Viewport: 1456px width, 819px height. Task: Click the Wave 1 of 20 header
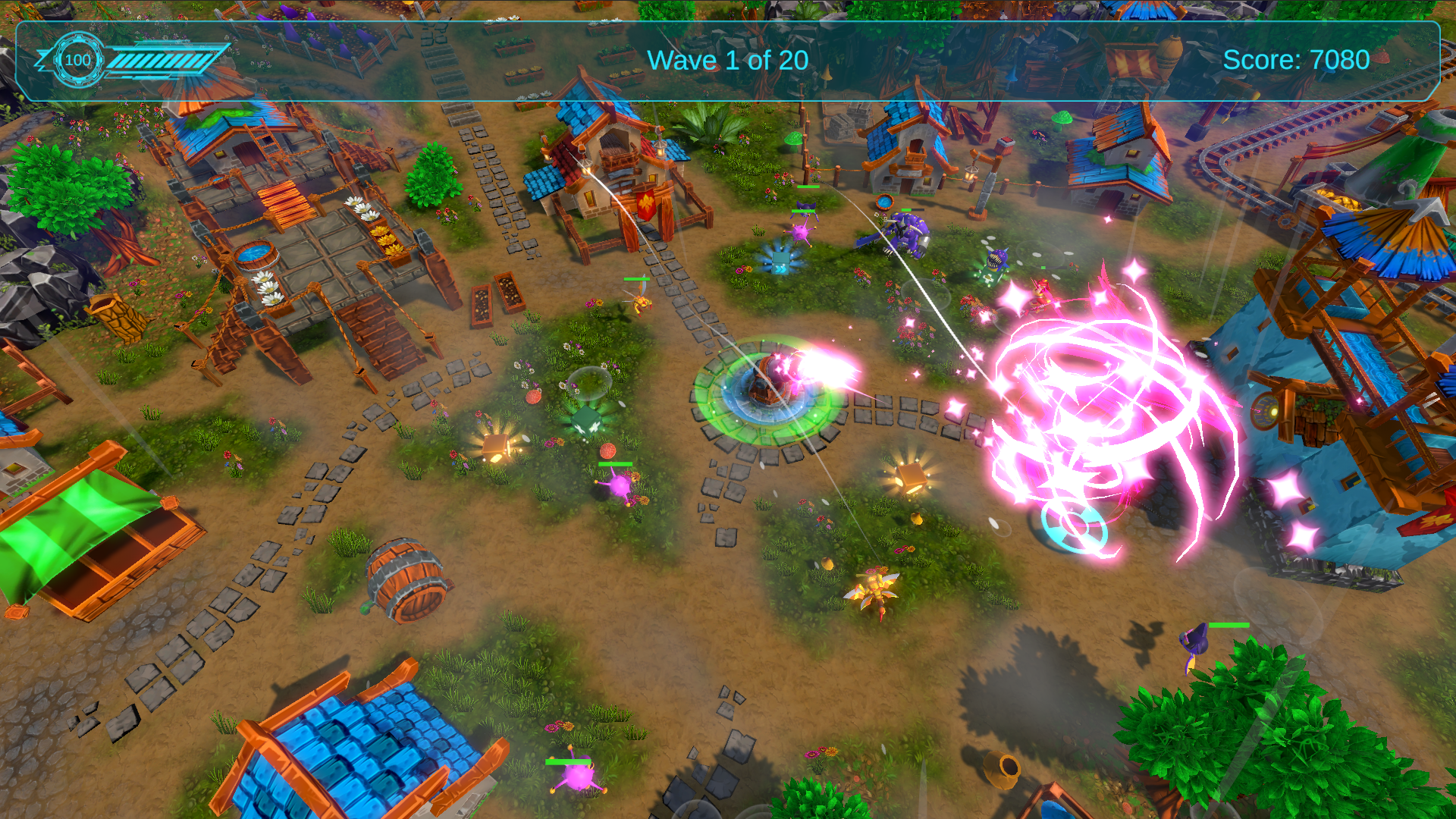tap(730, 60)
